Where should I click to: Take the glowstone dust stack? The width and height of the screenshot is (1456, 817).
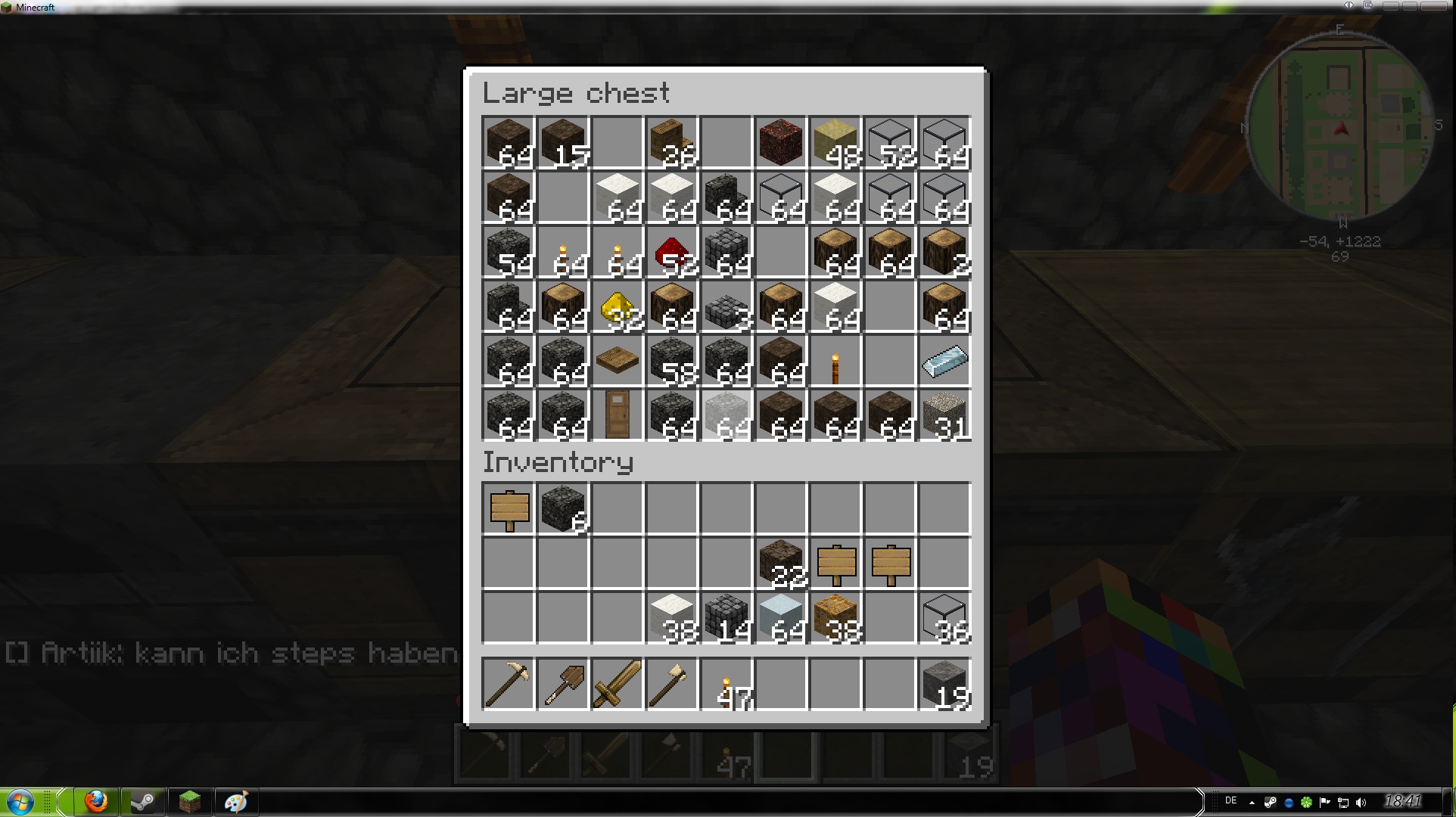click(618, 307)
